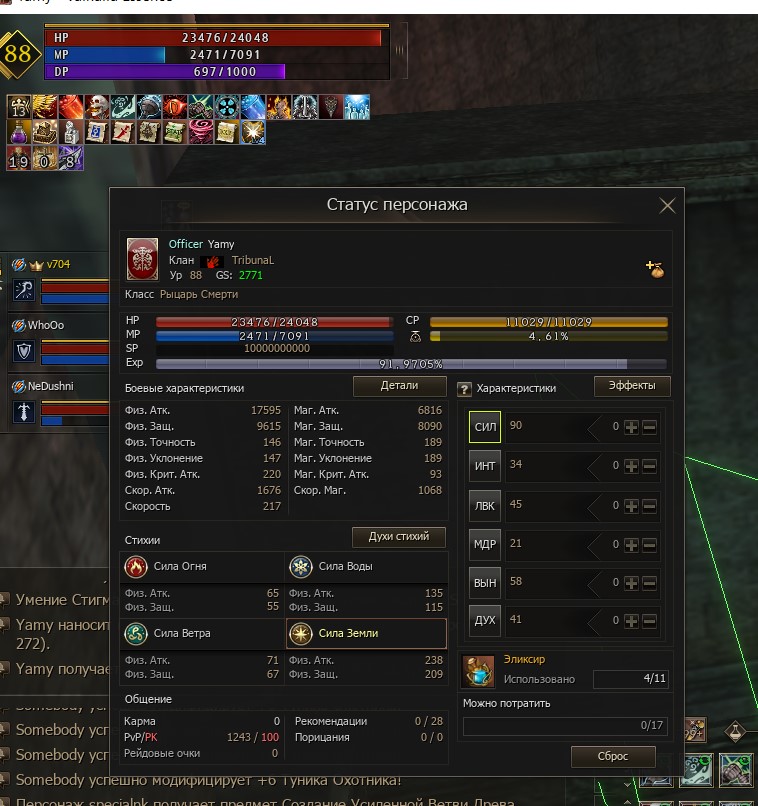Reset stat points with Сброс
758x806 pixels.
[x=613, y=756]
